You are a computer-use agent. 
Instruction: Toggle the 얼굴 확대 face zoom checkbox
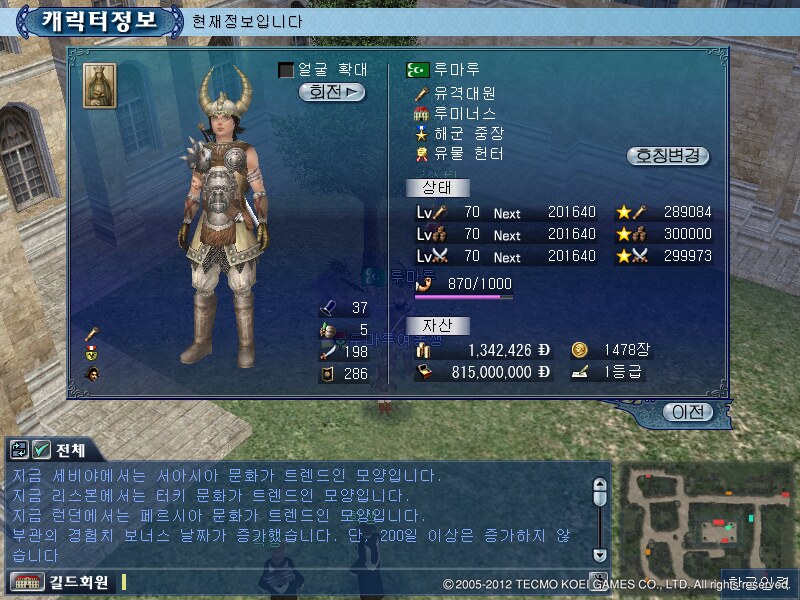click(286, 70)
